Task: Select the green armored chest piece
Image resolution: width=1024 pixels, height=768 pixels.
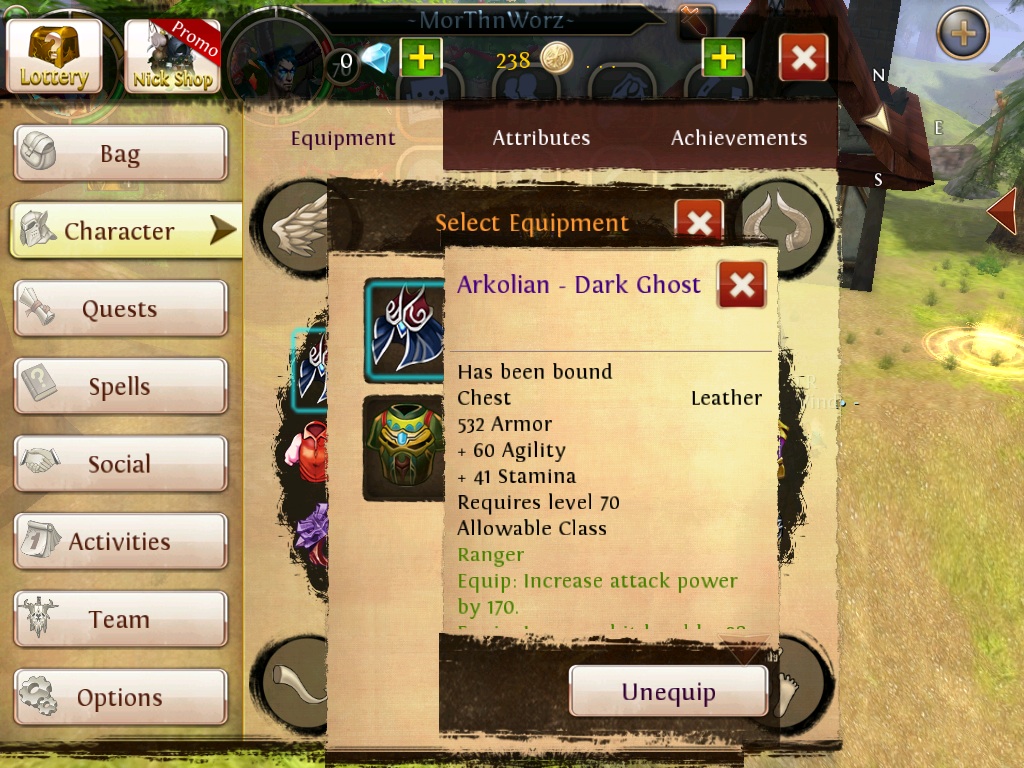Action: coord(403,447)
